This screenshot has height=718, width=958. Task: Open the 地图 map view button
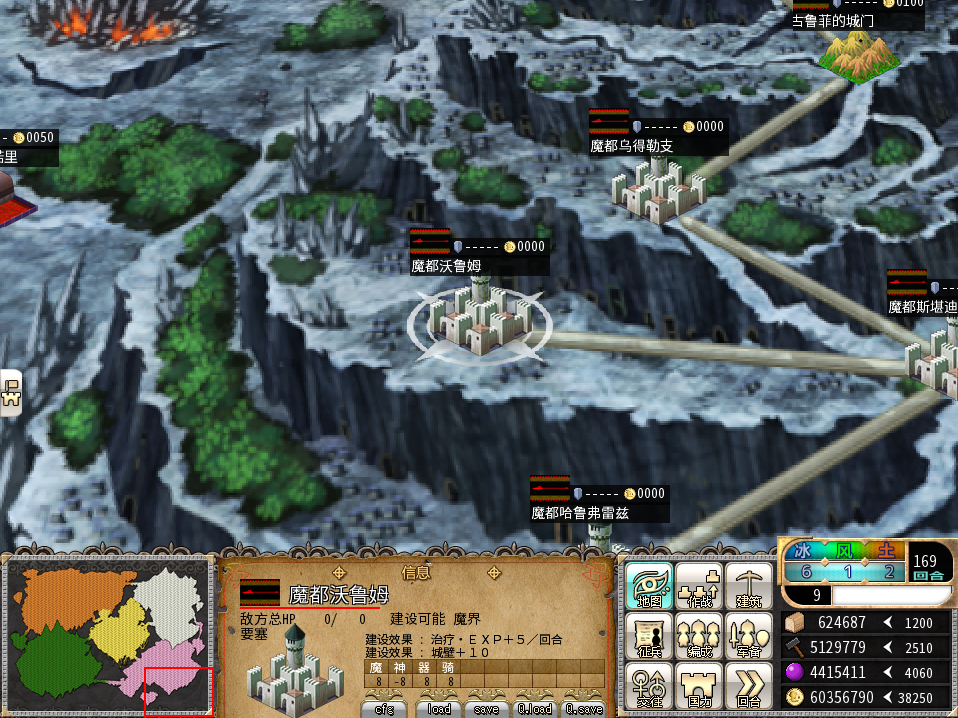(649, 586)
